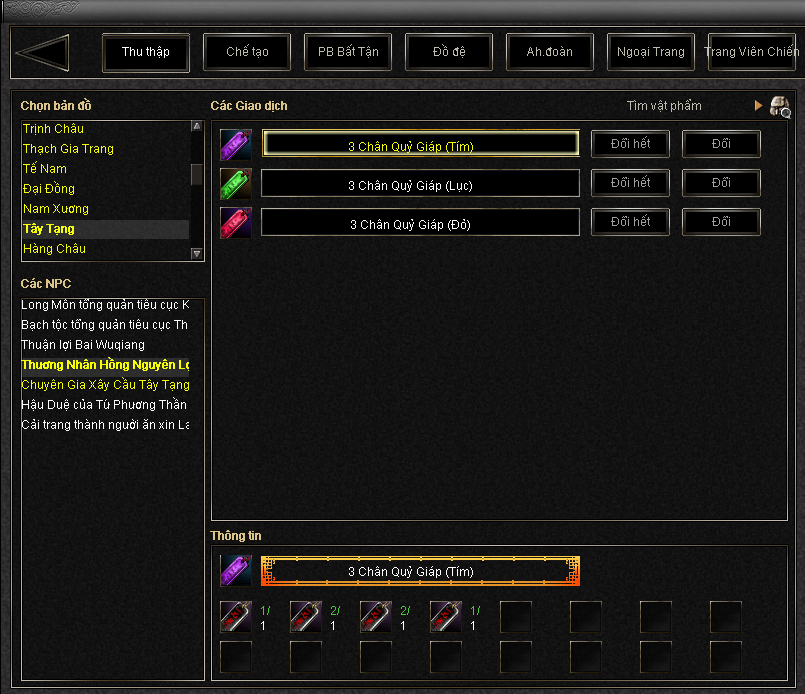Choose NPC Thuận lợi Bai Wuqiang
805x694 pixels.
tap(83, 345)
